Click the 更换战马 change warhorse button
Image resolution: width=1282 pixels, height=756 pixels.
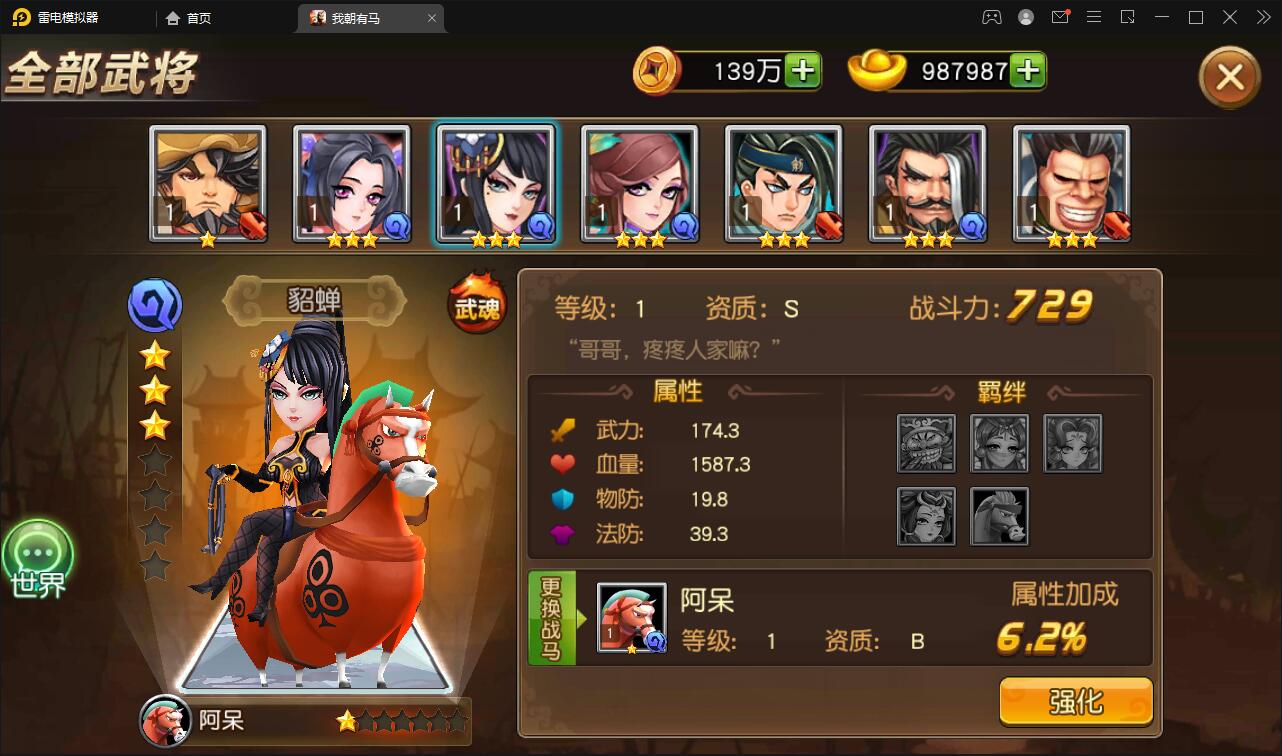pyautogui.click(x=551, y=617)
